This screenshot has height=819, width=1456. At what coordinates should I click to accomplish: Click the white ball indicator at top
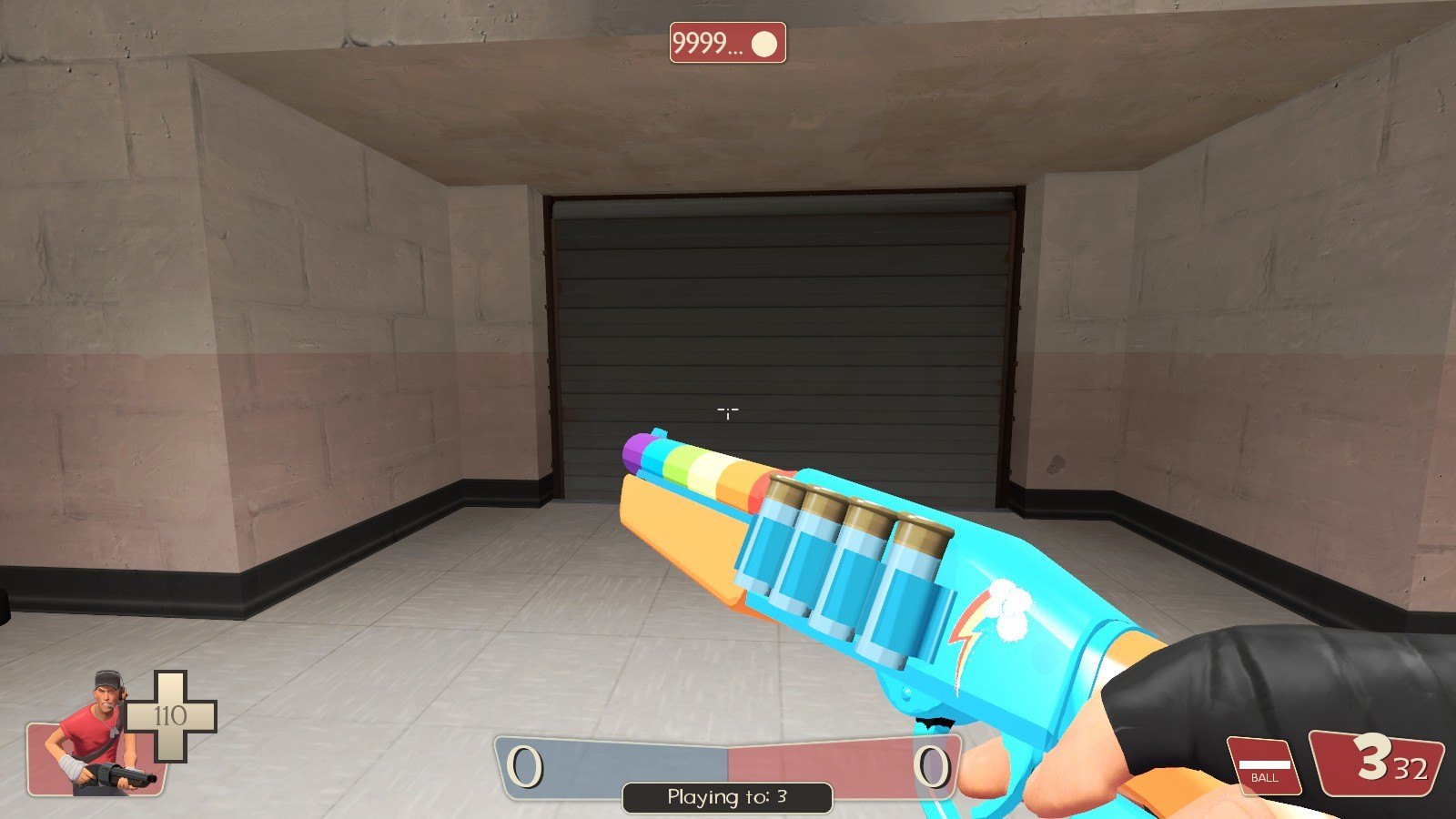click(765, 44)
